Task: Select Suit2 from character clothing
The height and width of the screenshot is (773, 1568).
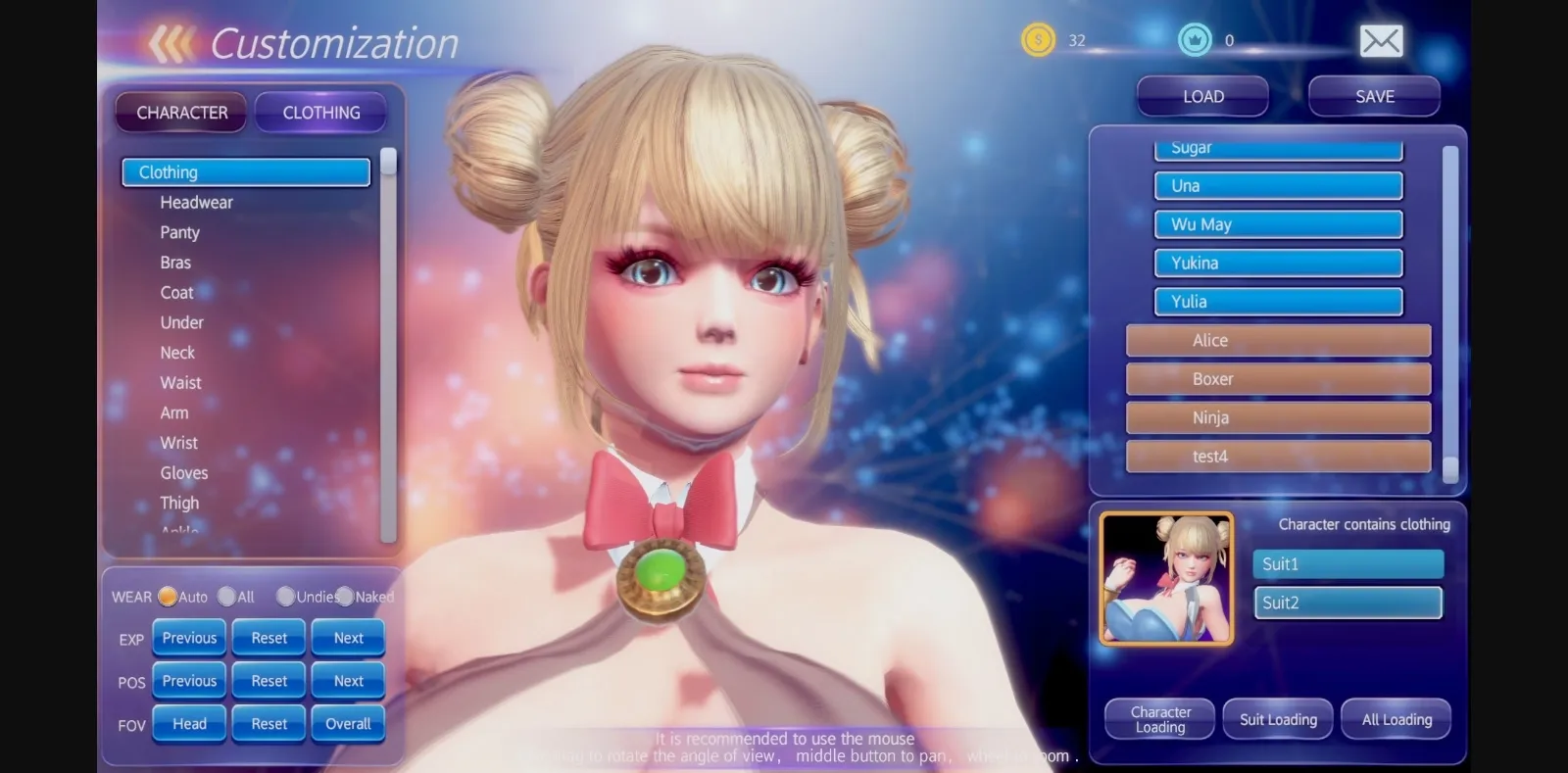Action: (1347, 603)
